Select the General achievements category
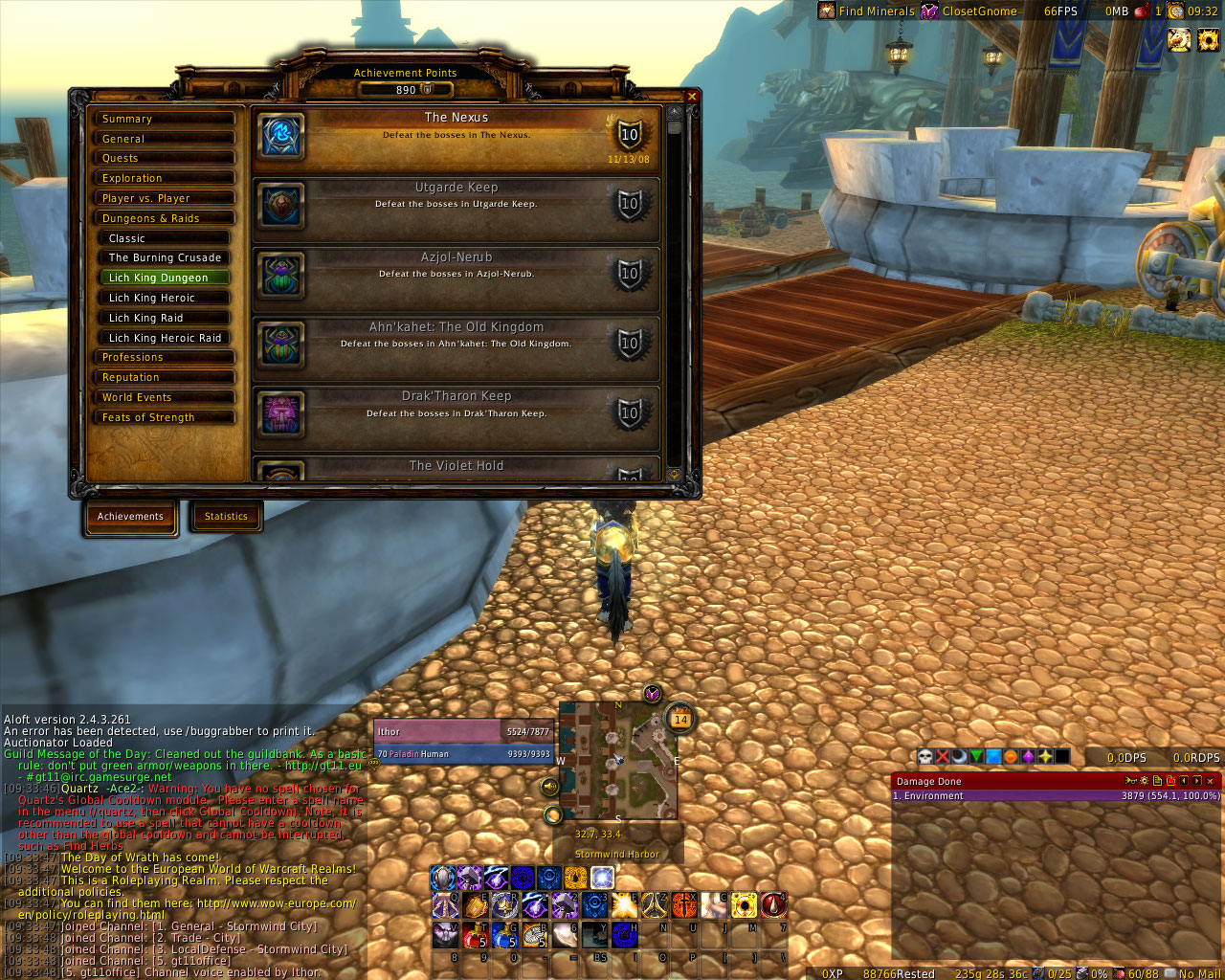This screenshot has height=980, width=1225. [164, 139]
